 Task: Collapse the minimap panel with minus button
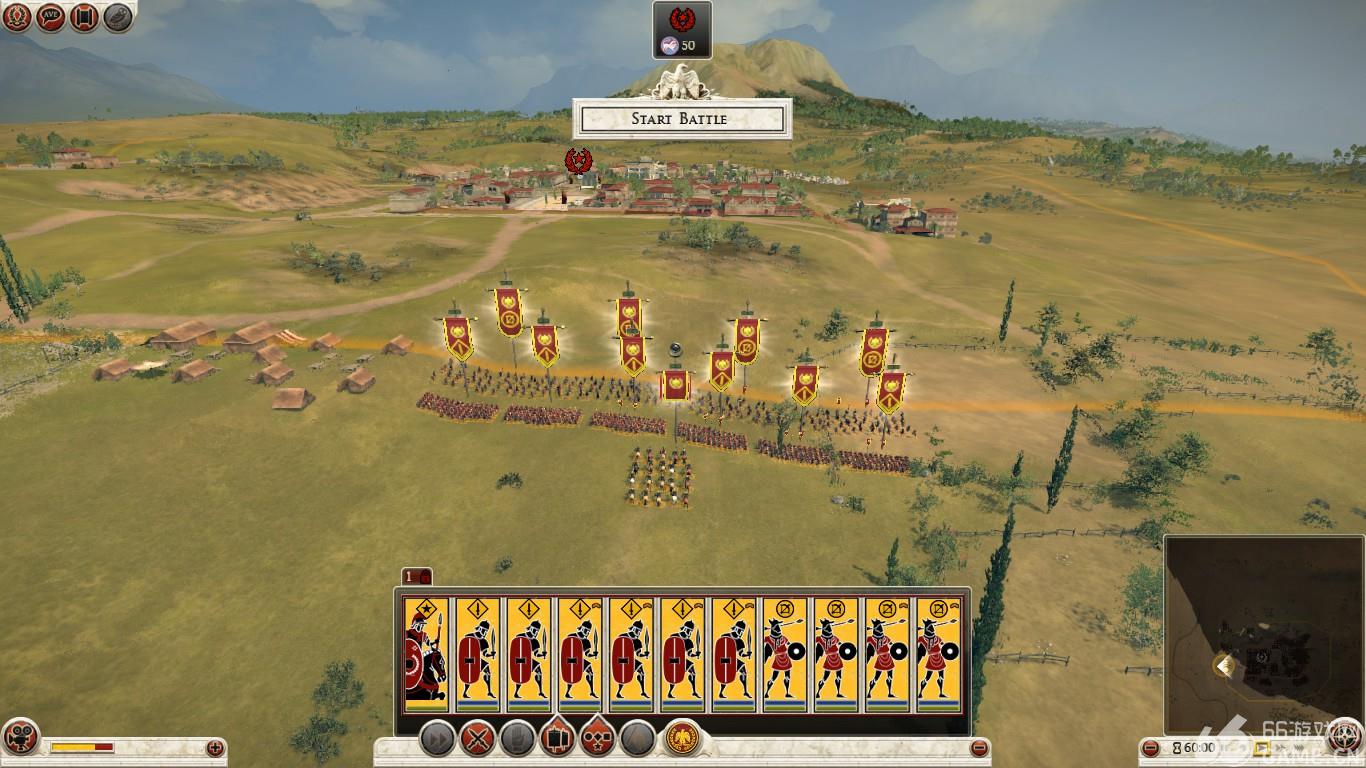point(1151,748)
